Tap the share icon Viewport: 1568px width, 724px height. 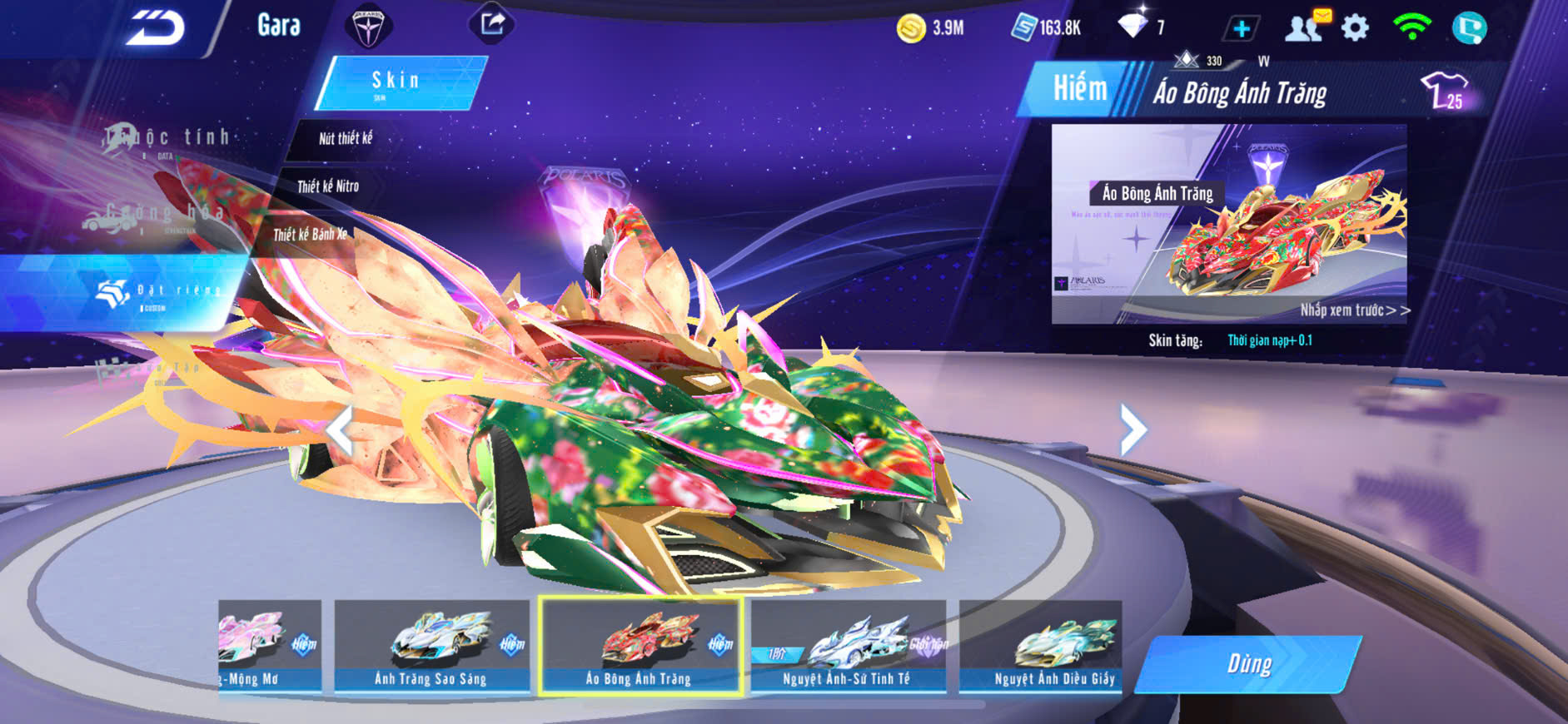tap(492, 24)
